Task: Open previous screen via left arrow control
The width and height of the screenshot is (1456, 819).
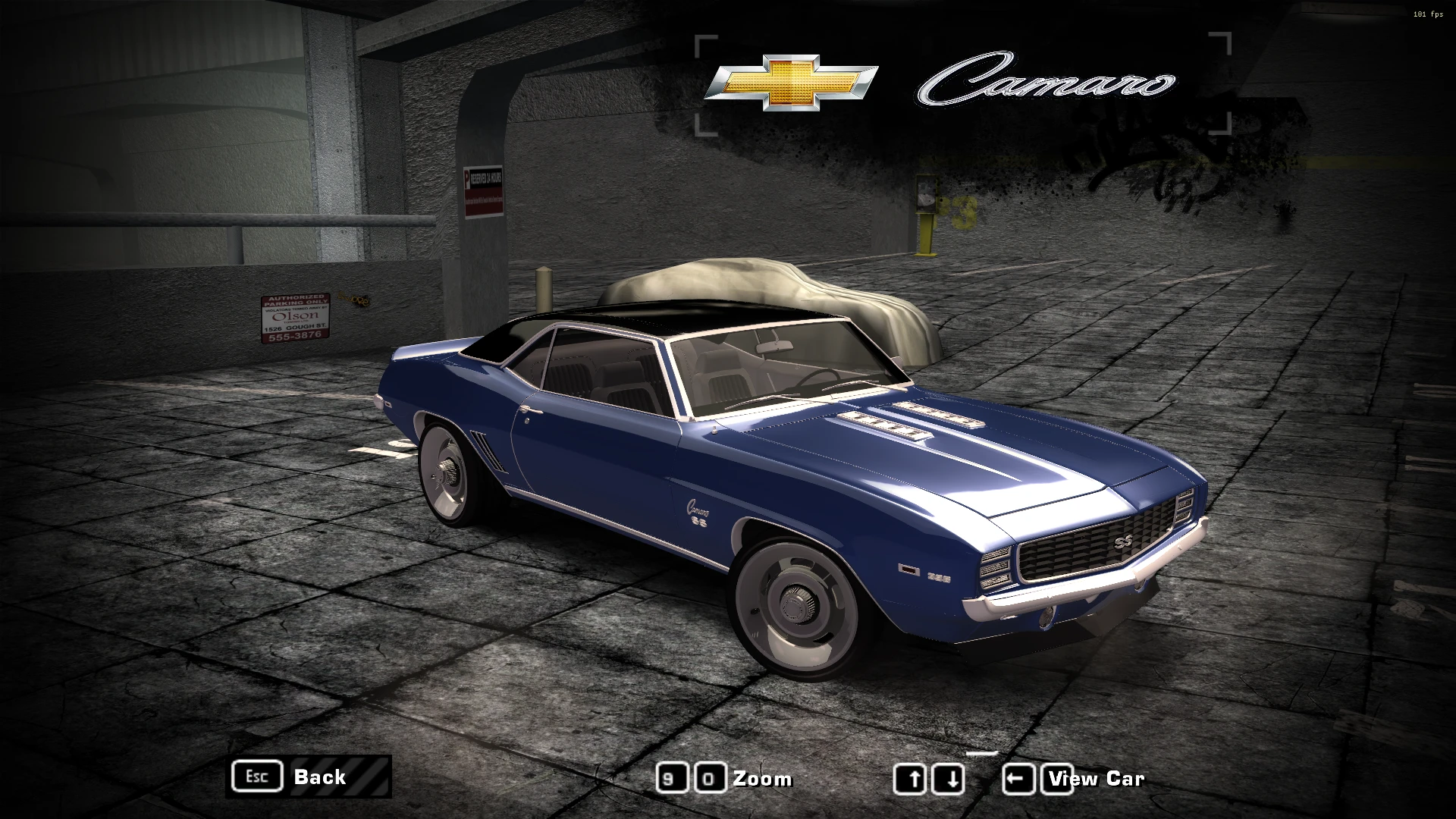Action: point(1020,777)
